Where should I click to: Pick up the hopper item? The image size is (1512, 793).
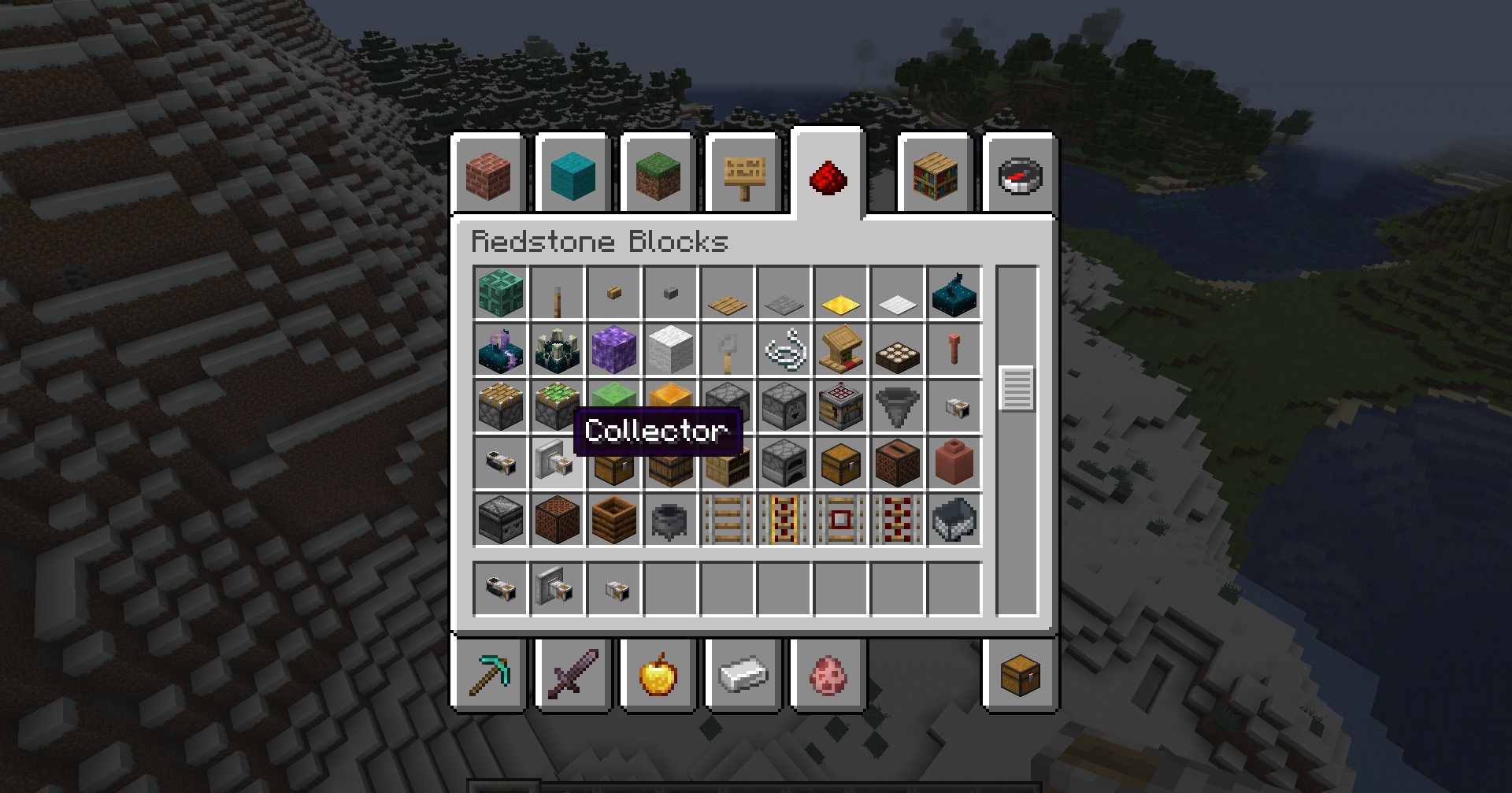click(x=898, y=406)
